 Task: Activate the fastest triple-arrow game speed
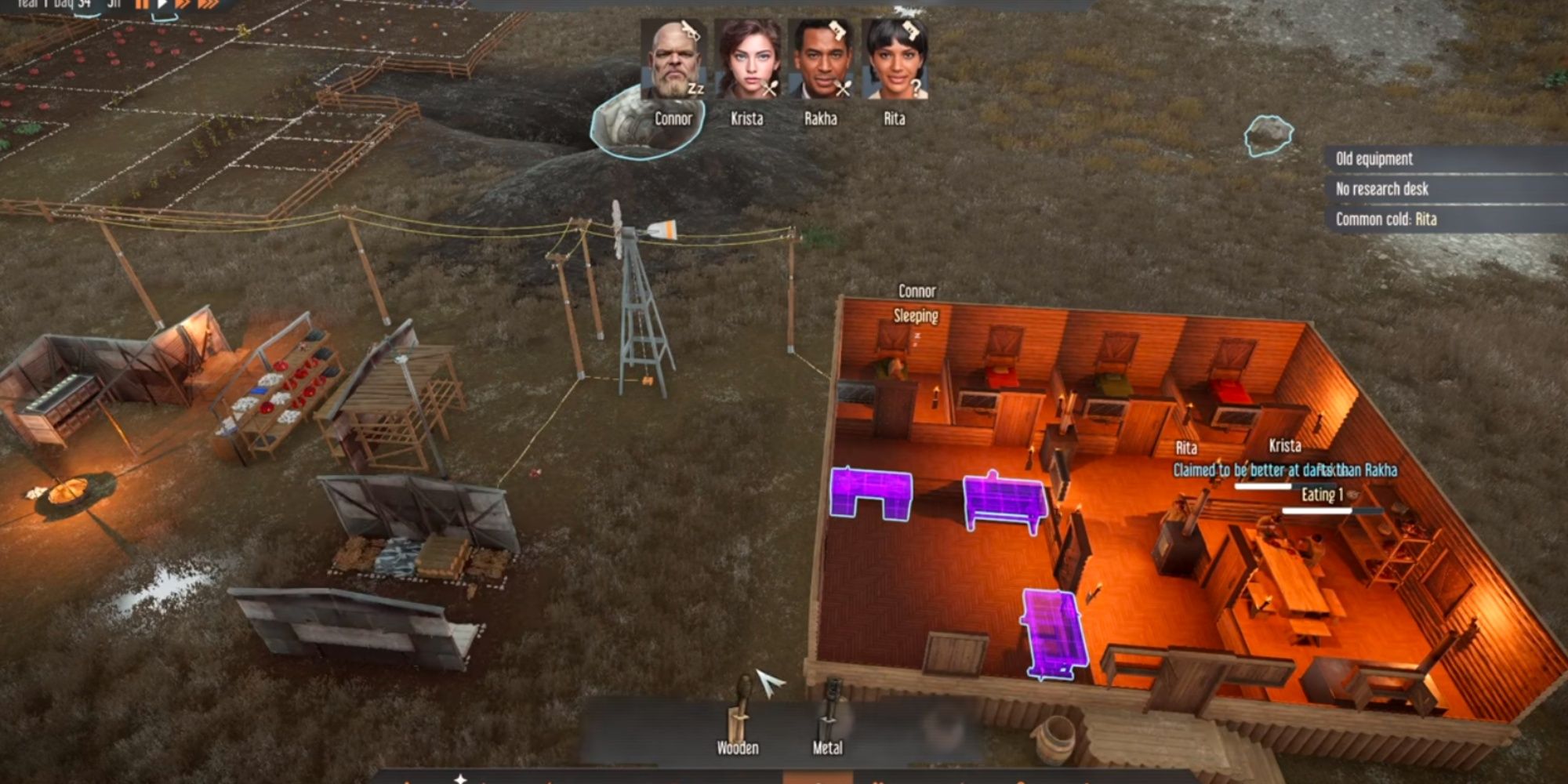click(x=209, y=6)
